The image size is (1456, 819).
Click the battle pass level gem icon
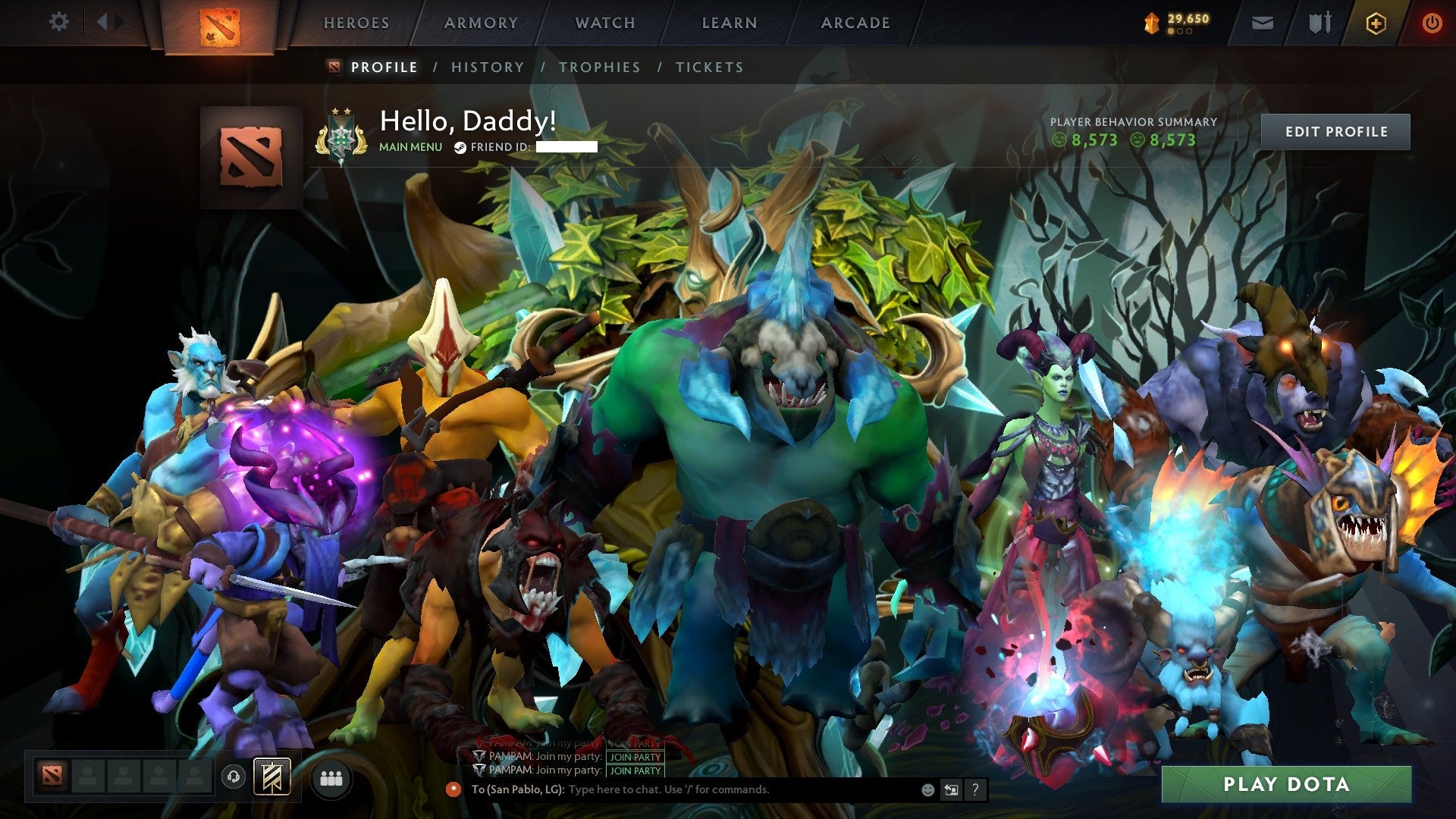pos(1151,20)
